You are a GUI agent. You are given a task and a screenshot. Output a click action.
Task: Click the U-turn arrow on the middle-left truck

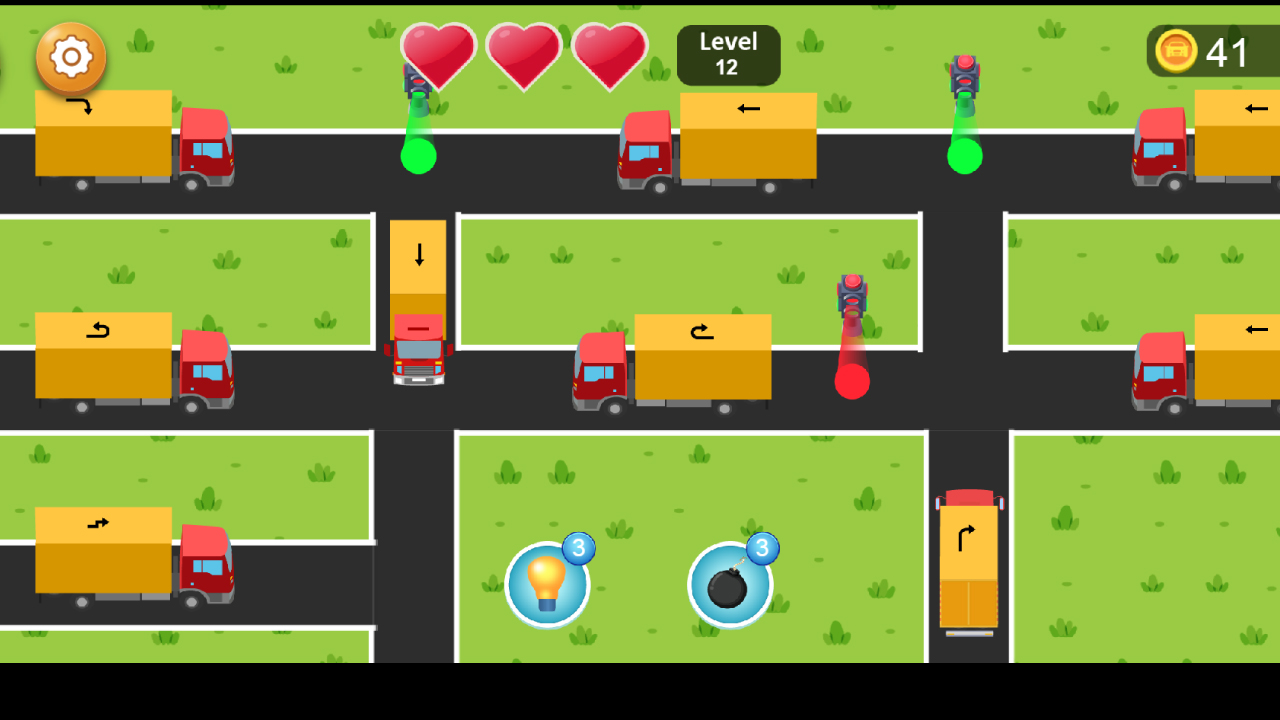97,330
